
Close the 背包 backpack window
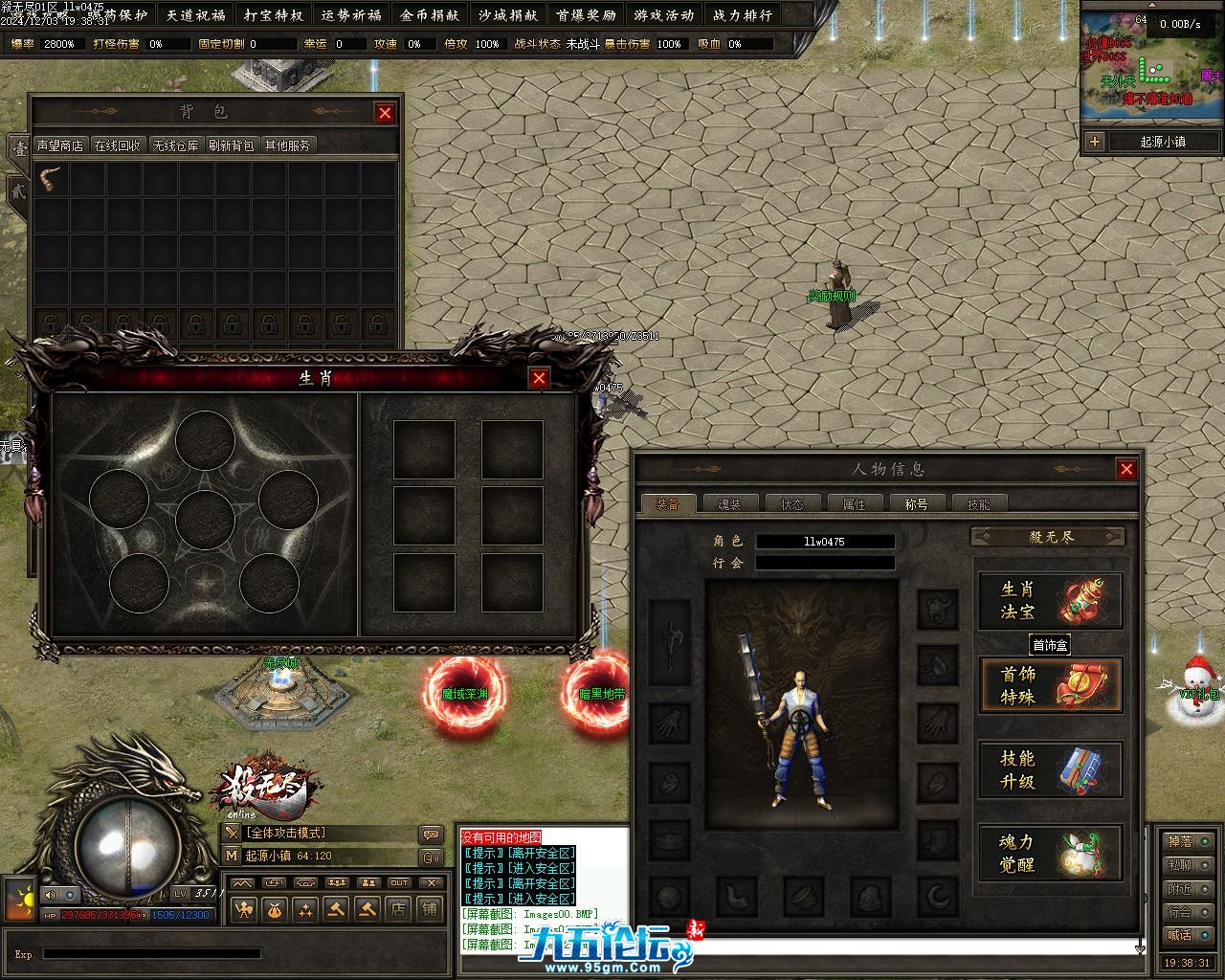(x=385, y=113)
